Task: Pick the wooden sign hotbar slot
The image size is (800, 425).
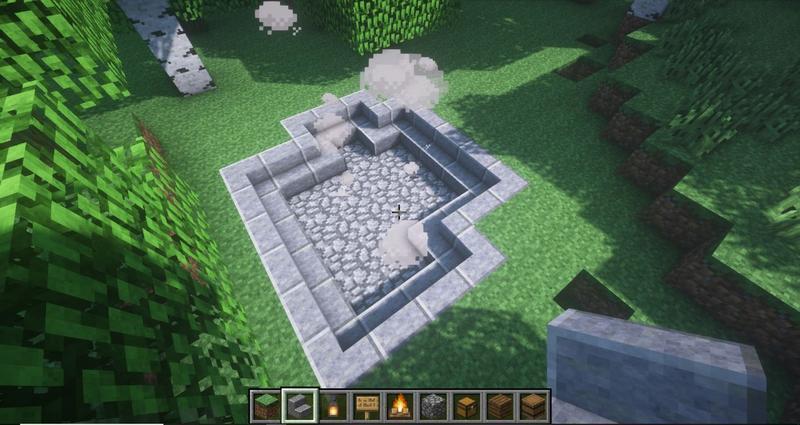Action: point(366,406)
